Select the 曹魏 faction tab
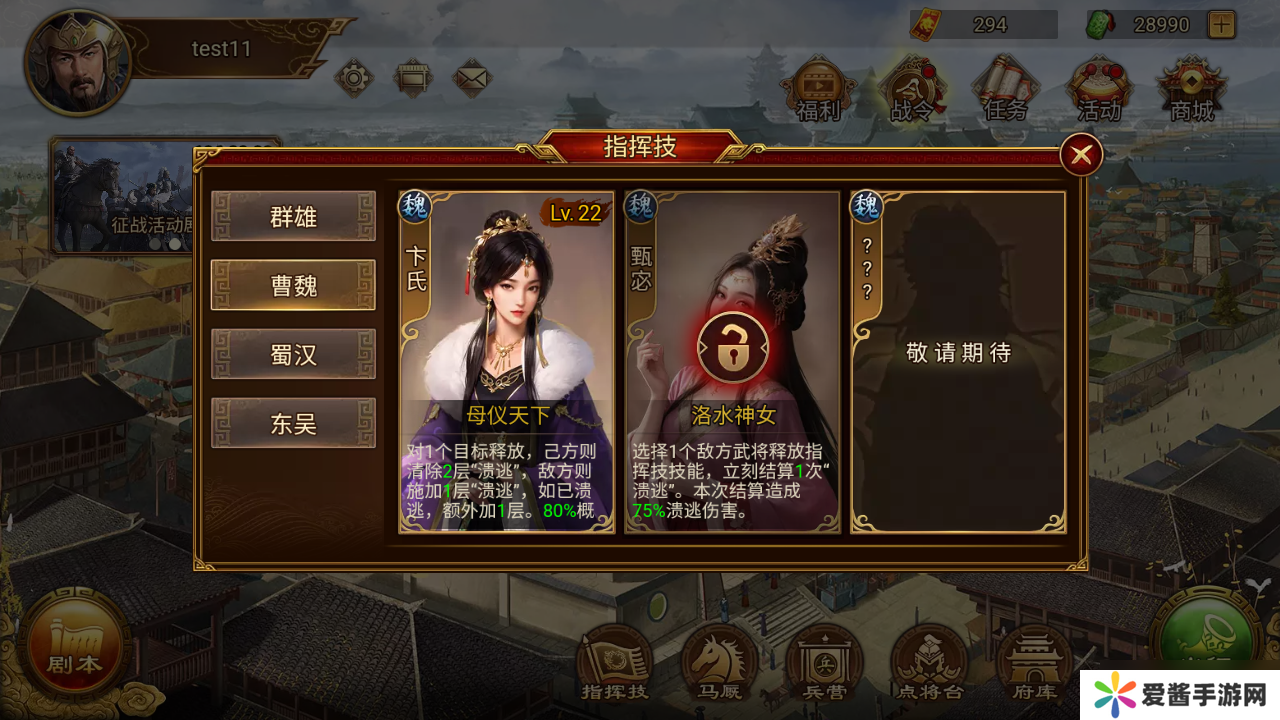The width and height of the screenshot is (1280, 720). [x=293, y=285]
